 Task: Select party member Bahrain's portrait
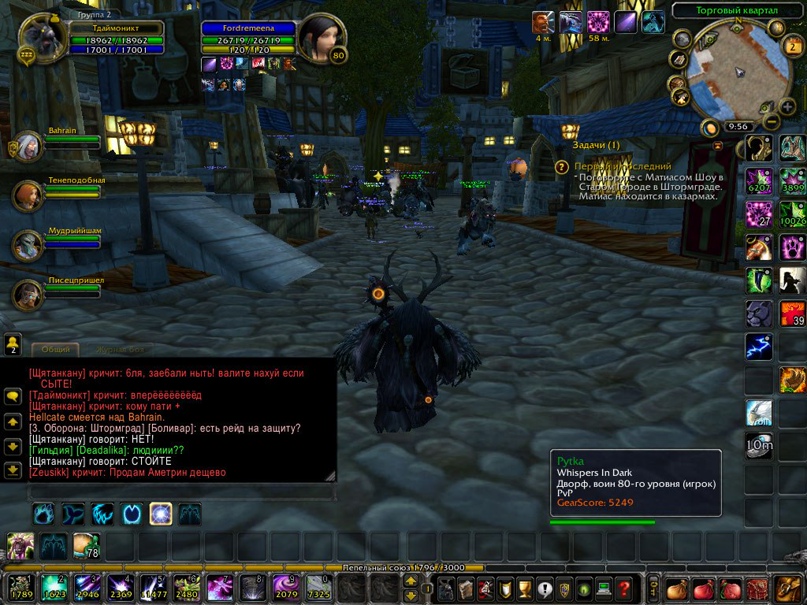[x=29, y=146]
